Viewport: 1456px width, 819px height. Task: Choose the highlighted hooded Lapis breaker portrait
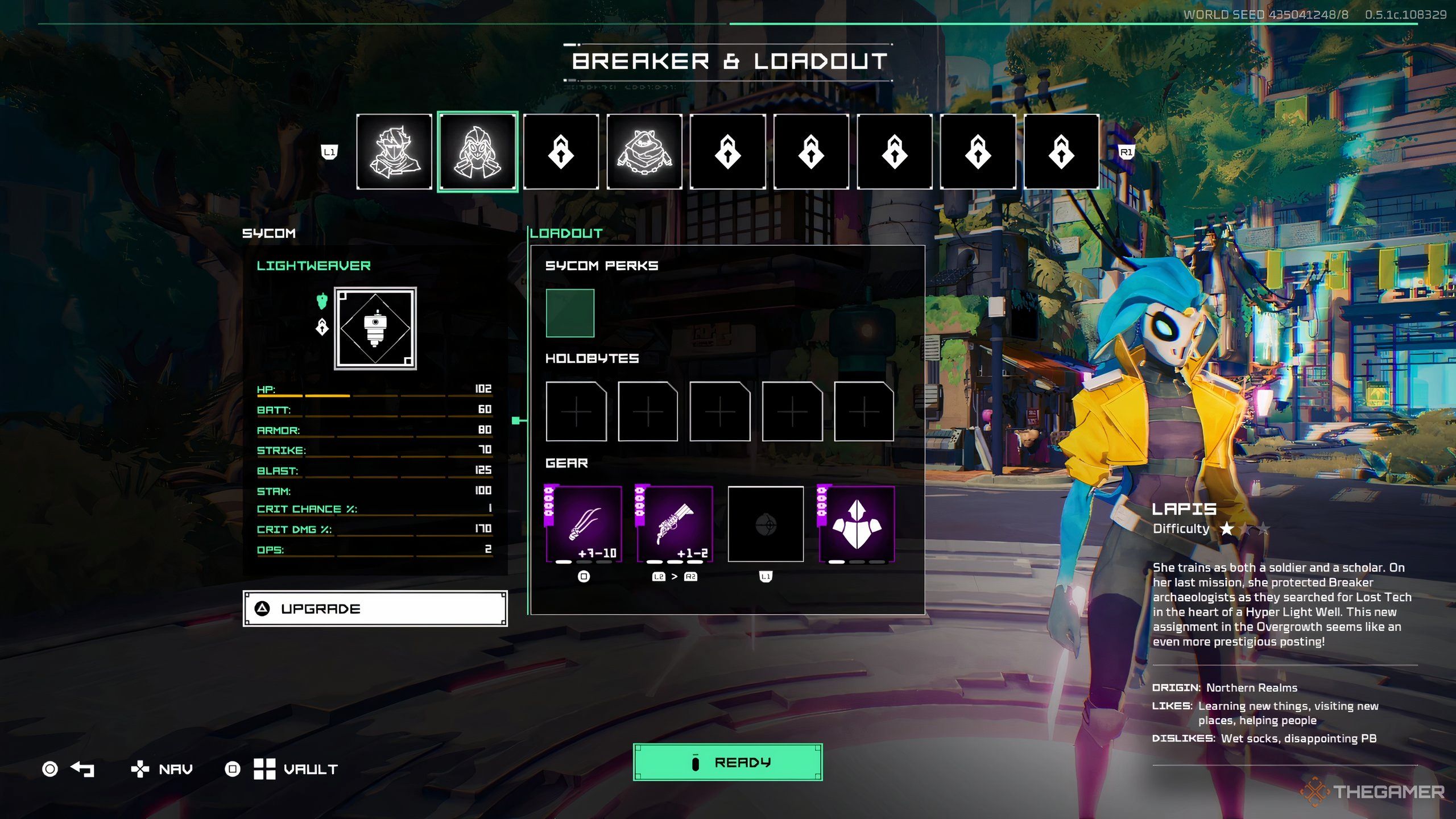(477, 152)
